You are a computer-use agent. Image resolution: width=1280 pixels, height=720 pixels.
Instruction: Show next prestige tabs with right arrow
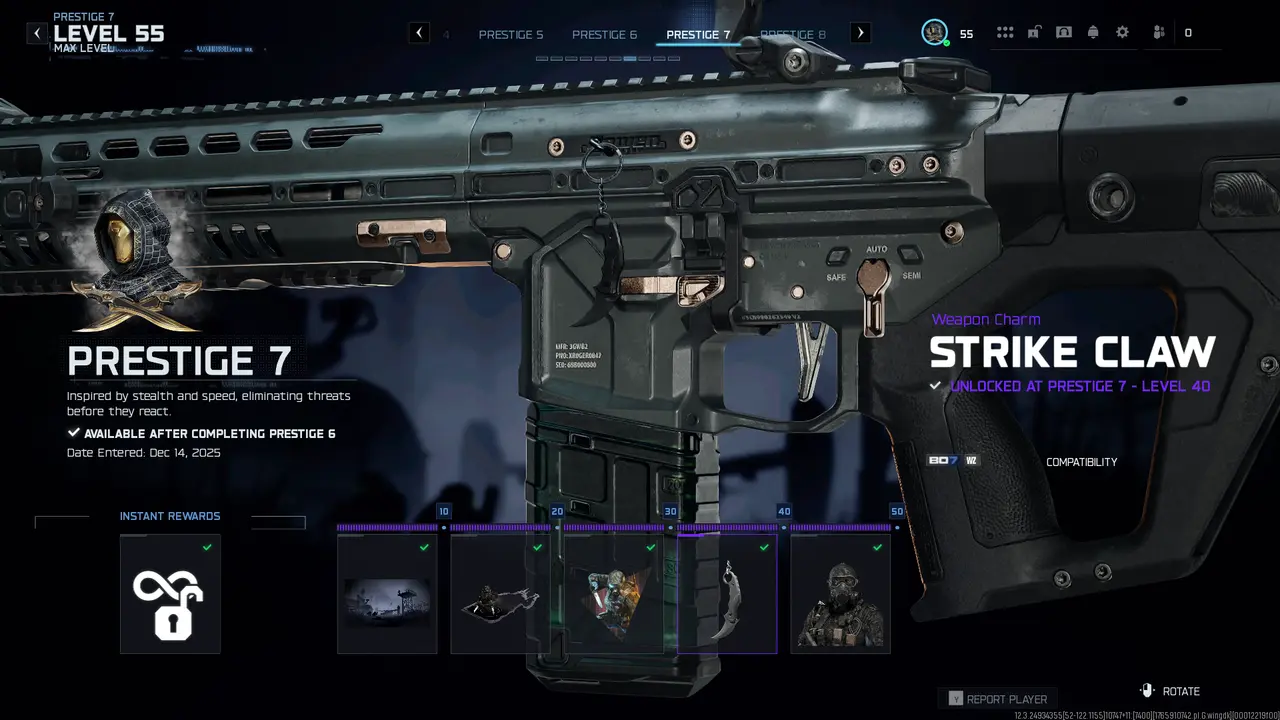tap(860, 33)
